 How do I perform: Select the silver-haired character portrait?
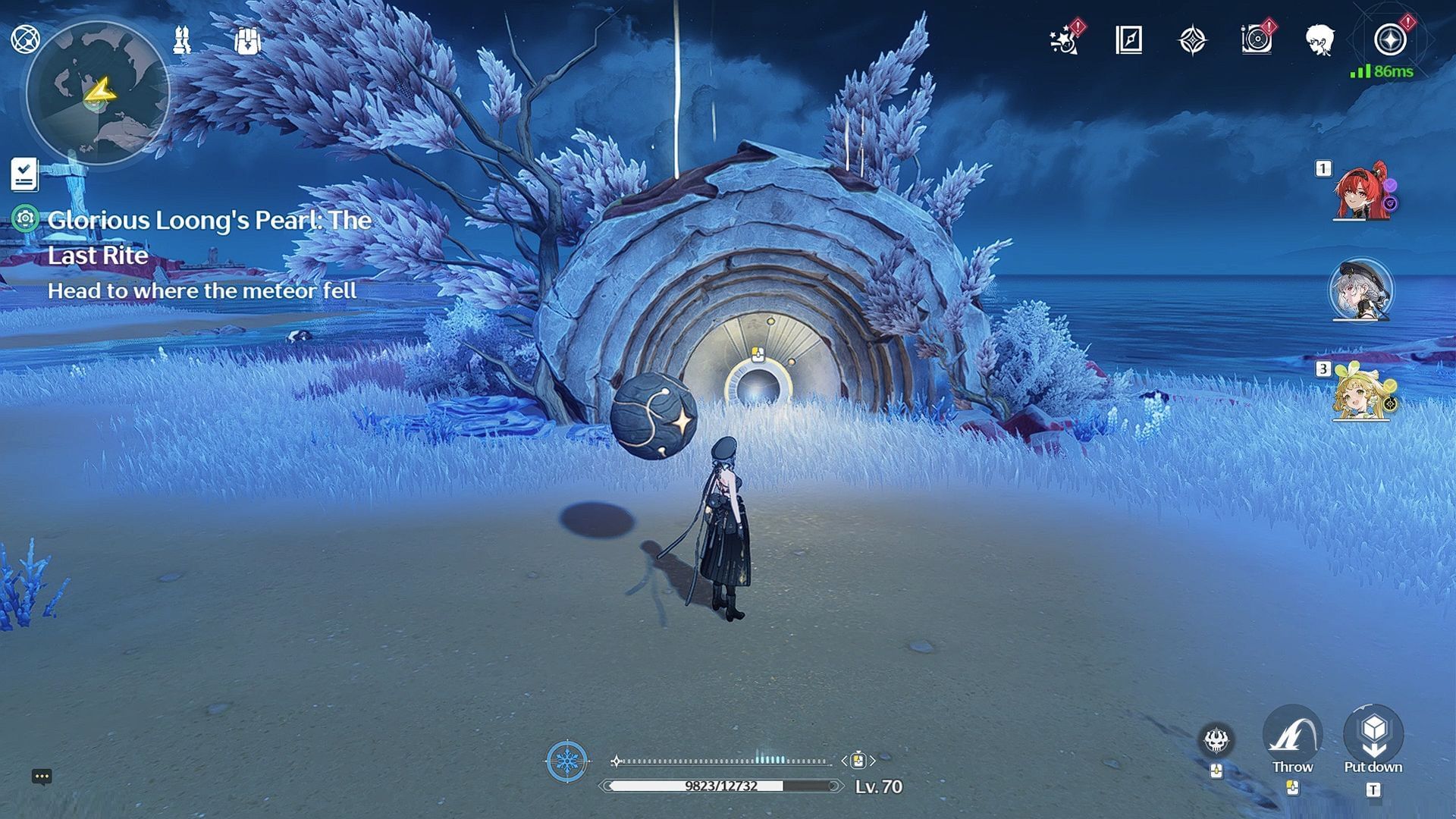1360,290
